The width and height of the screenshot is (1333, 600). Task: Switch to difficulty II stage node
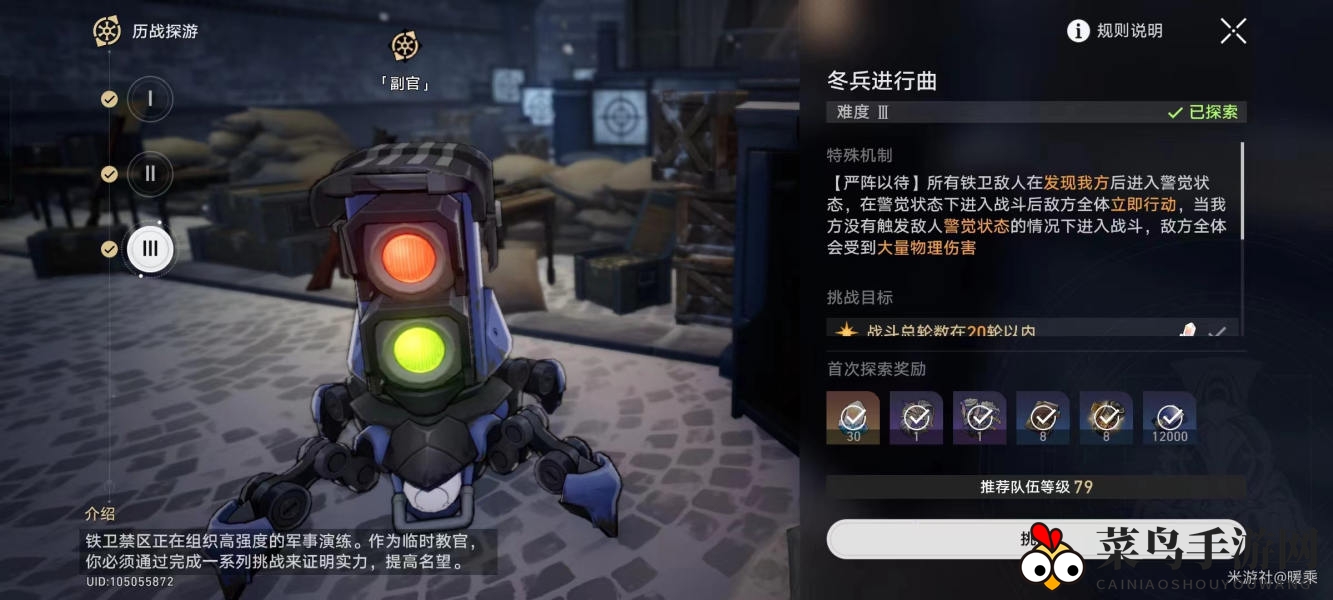point(150,174)
